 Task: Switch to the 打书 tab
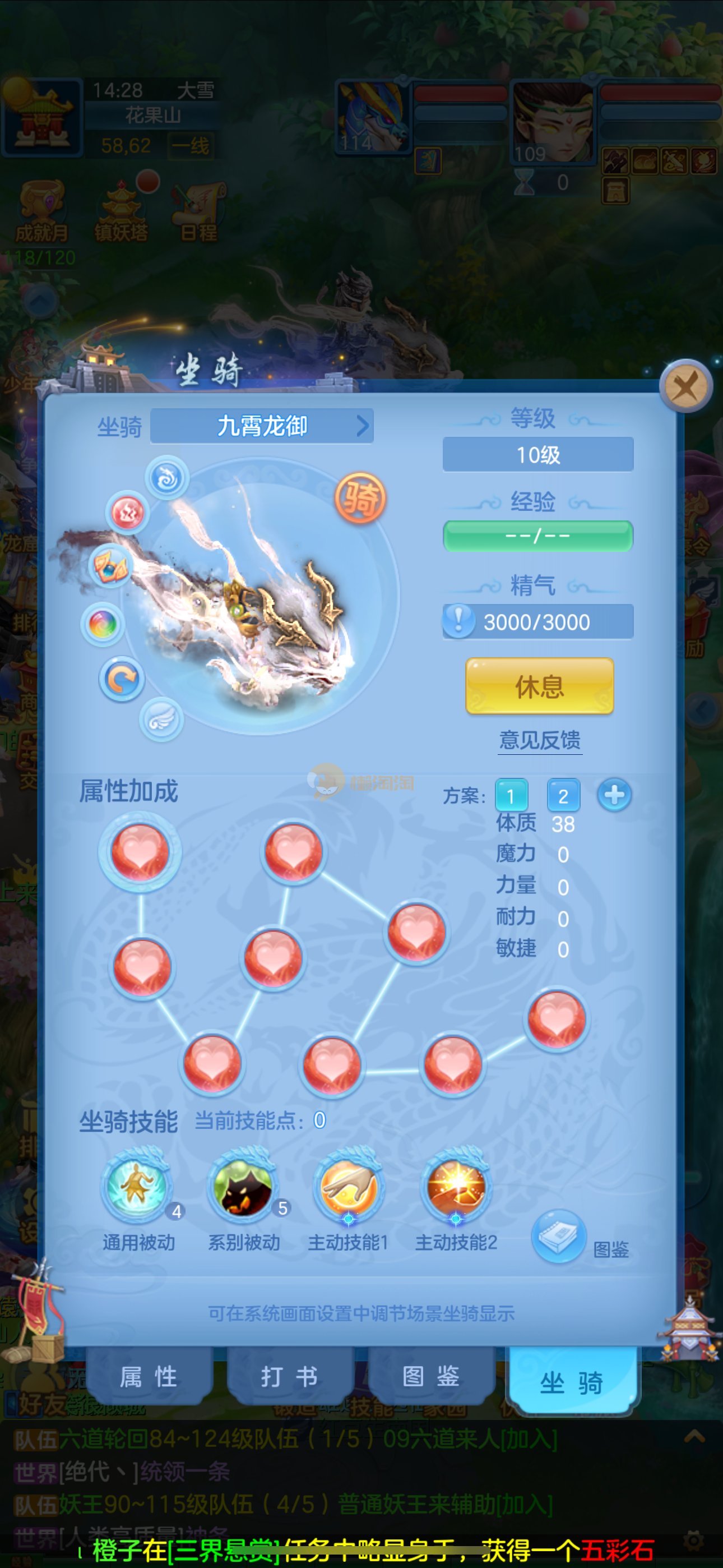coord(290,1376)
